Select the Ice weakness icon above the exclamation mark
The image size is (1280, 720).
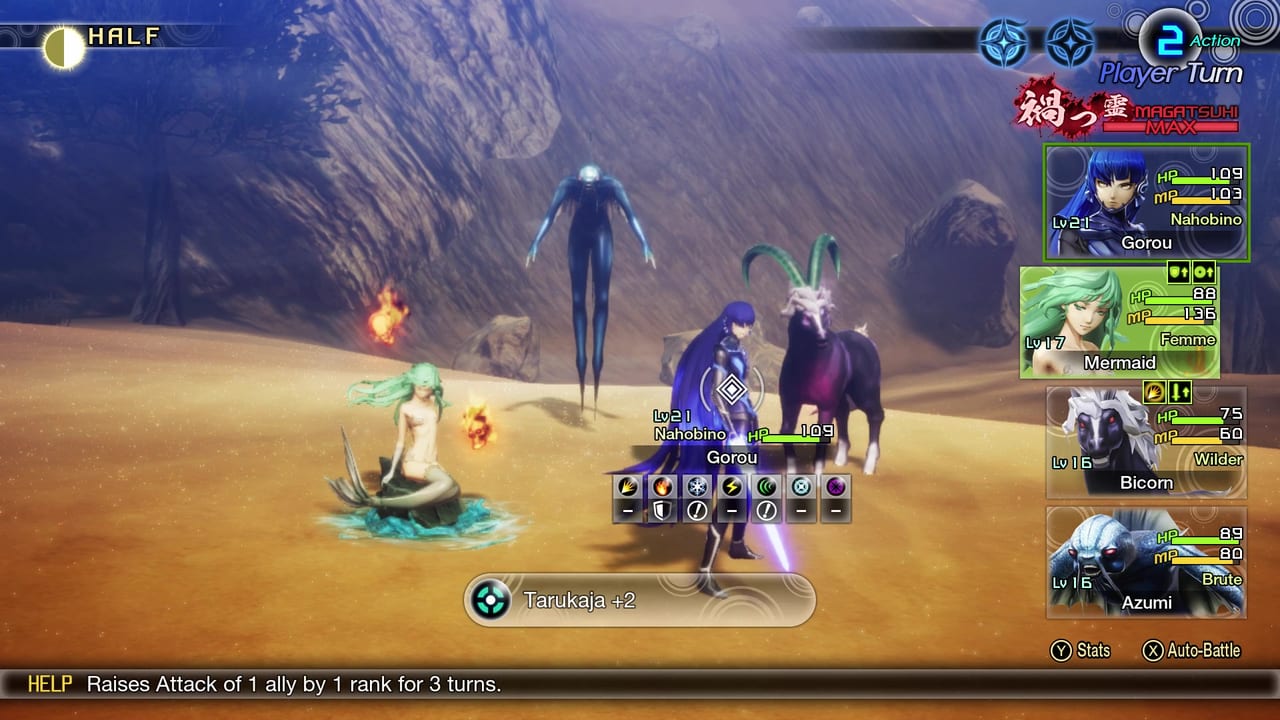click(x=697, y=487)
